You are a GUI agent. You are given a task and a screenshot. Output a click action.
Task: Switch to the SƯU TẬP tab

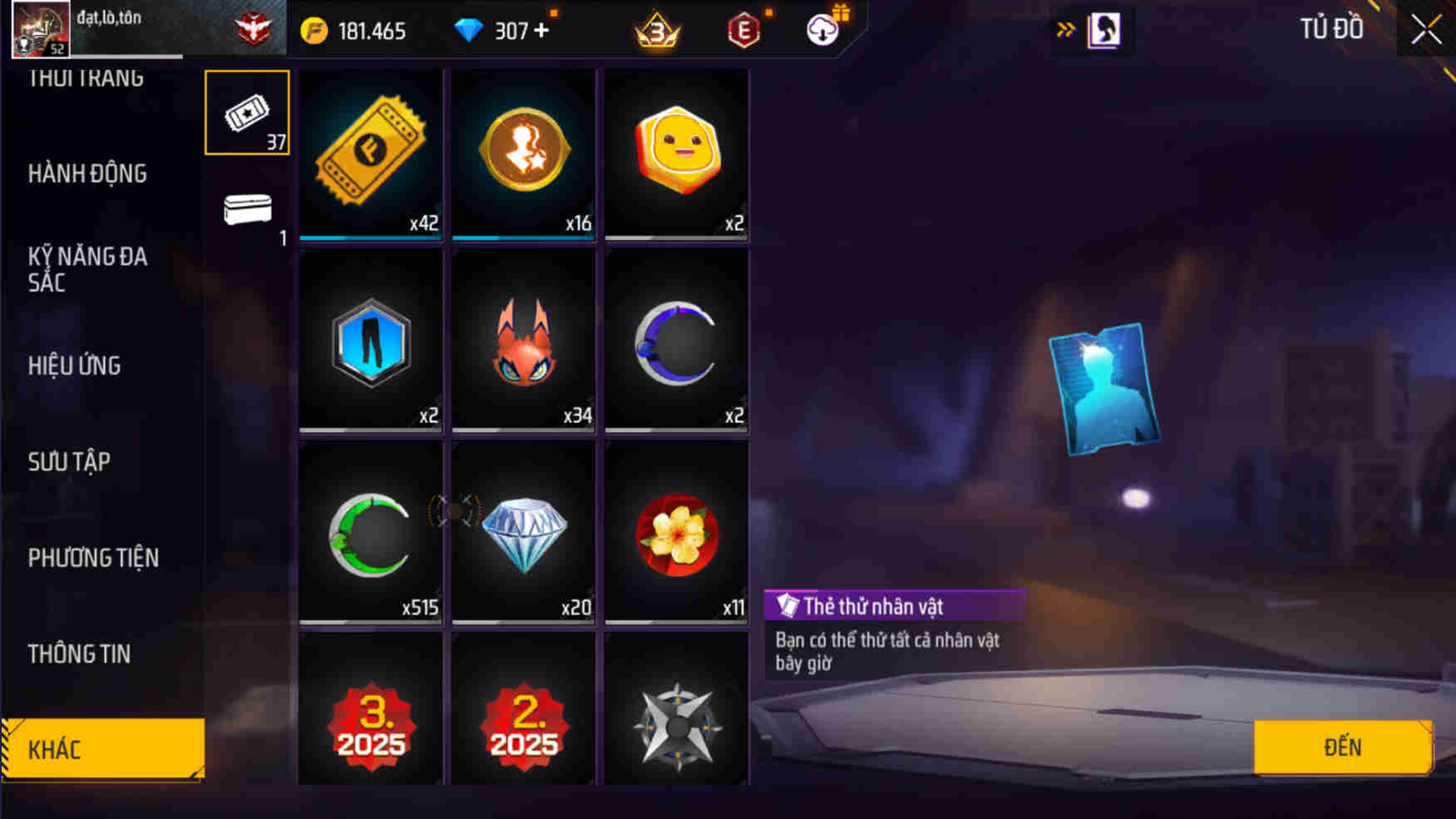(71, 461)
